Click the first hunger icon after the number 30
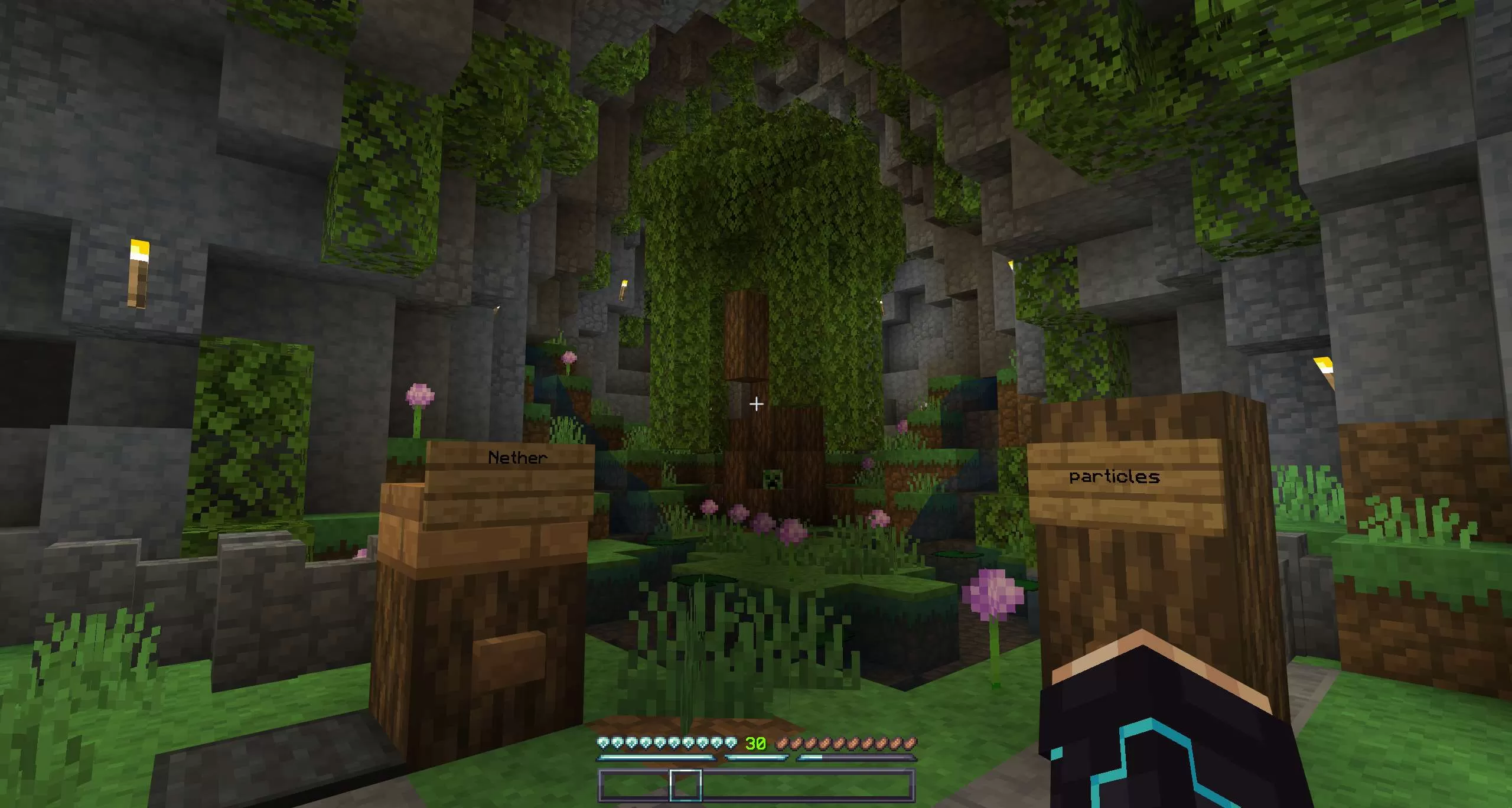 (781, 743)
